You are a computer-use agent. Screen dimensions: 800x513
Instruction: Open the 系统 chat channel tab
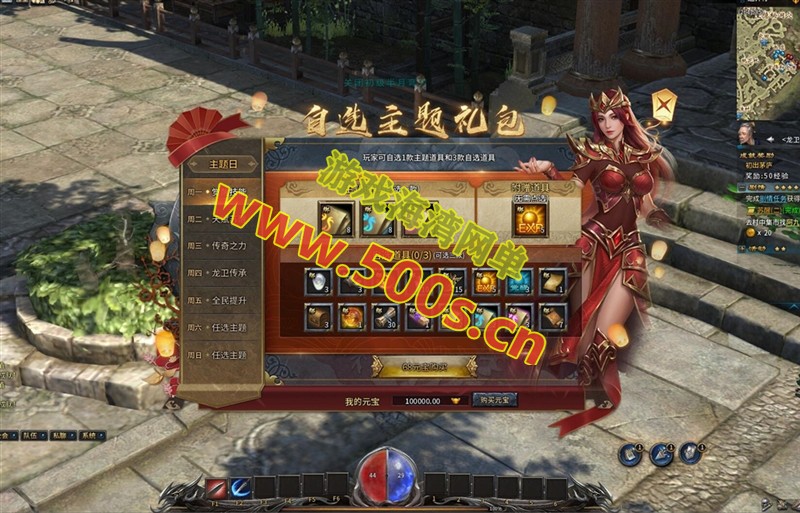[91, 435]
